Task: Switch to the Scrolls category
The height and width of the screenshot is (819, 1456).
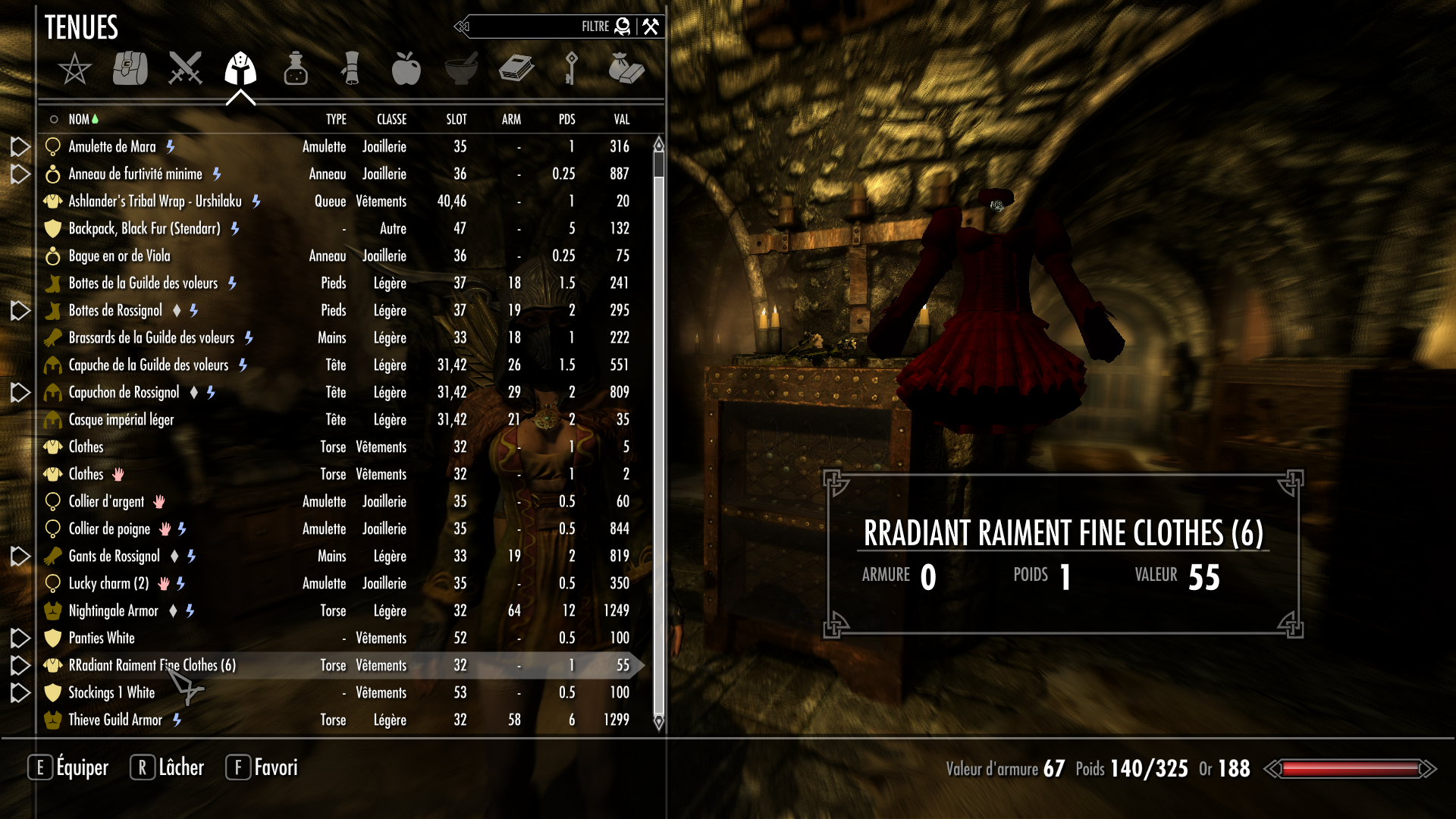Action: pyautogui.click(x=351, y=68)
